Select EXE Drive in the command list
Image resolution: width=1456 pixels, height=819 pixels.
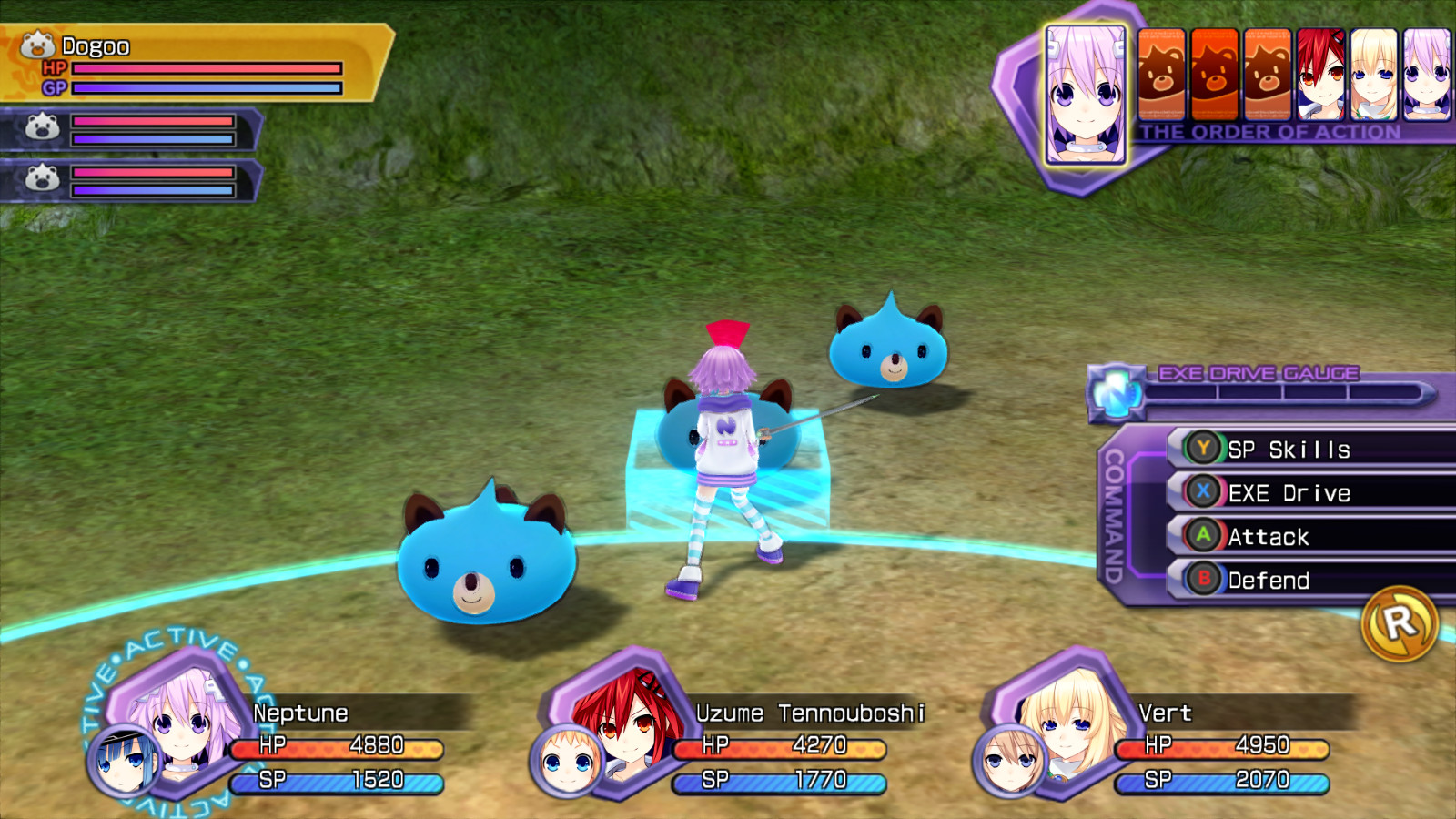1288,492
